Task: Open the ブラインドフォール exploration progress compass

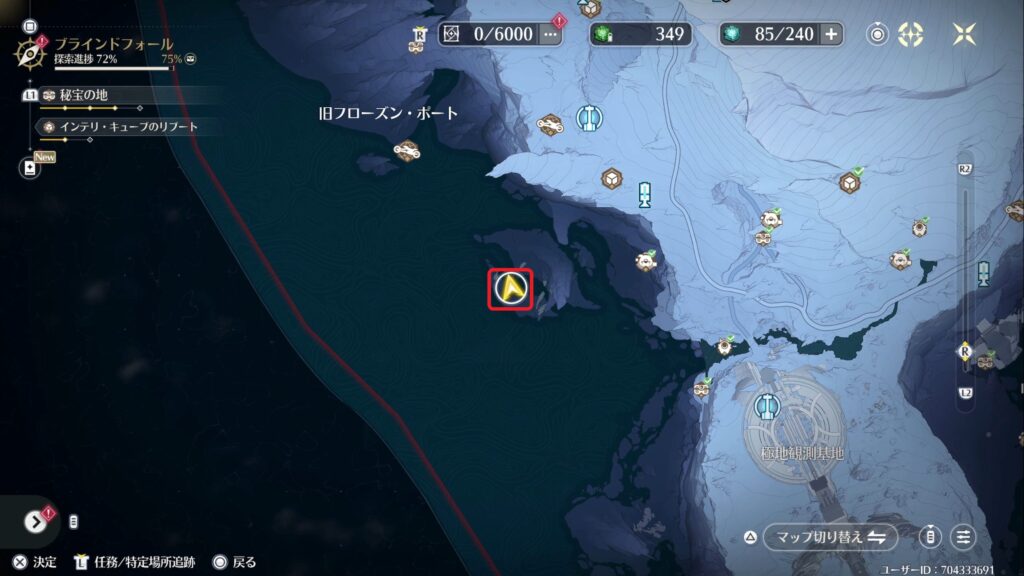Action: coord(34,50)
